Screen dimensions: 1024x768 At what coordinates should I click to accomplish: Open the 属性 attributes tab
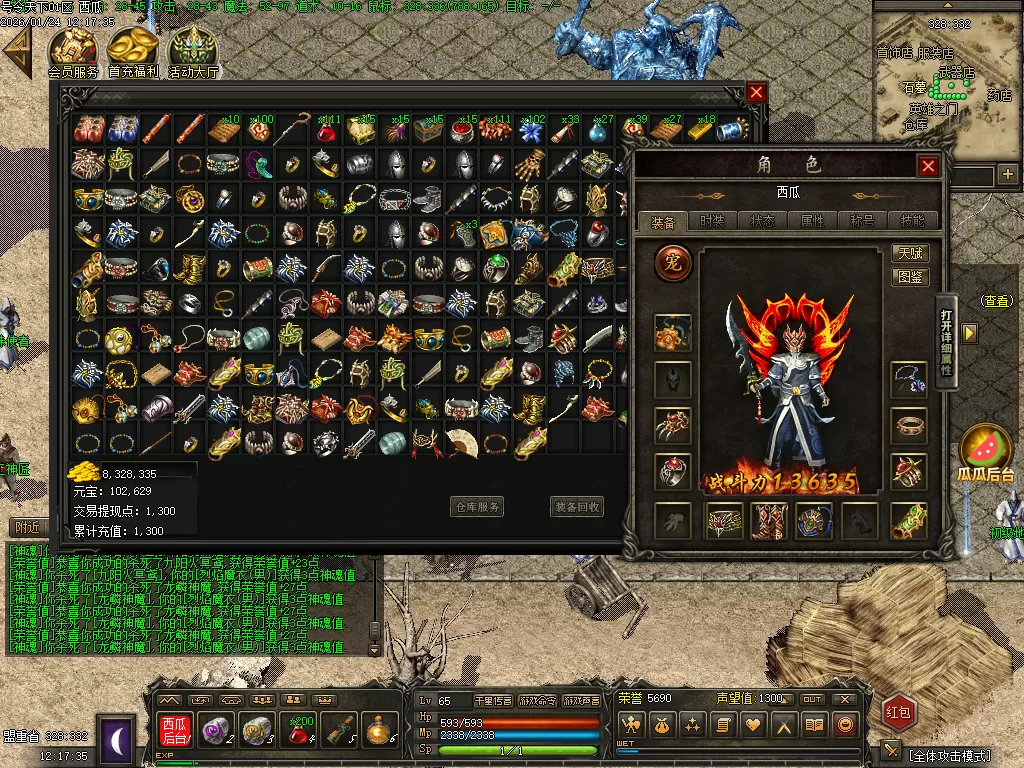813,221
